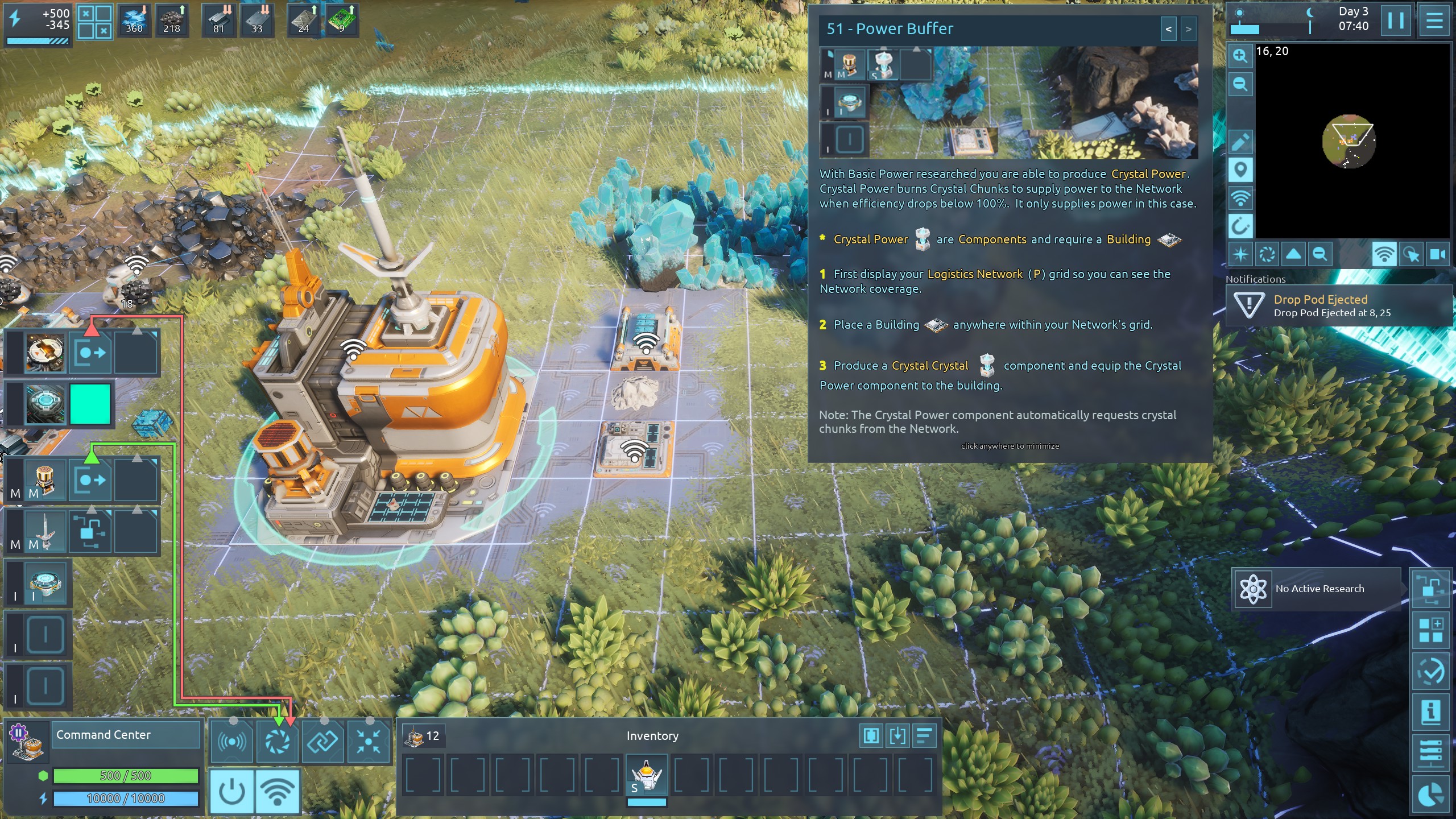Go to previous tutorial page arrow
The height and width of the screenshot is (819, 1456).
(1168, 29)
